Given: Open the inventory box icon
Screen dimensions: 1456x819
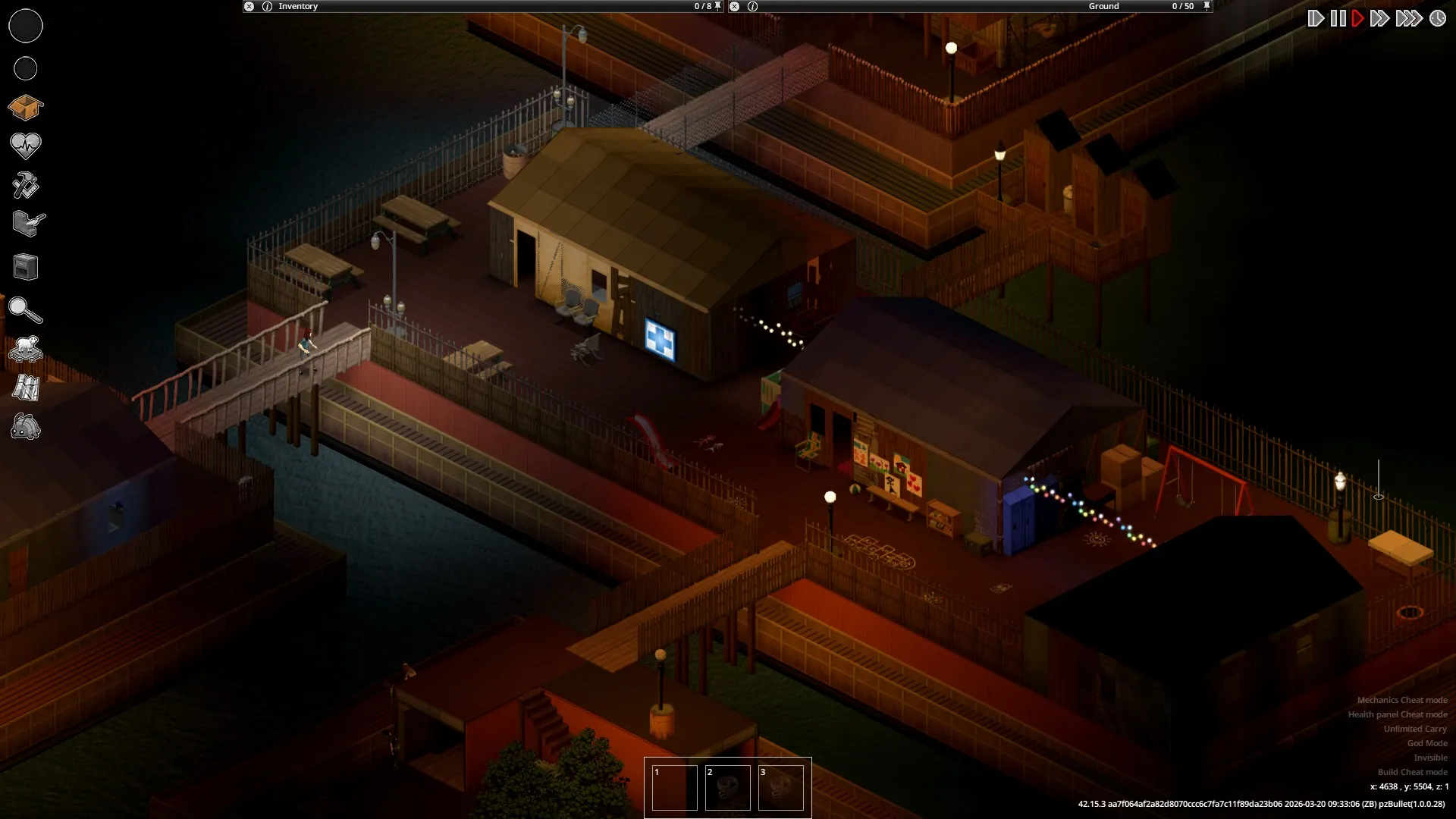Looking at the screenshot, I should pyautogui.click(x=25, y=108).
